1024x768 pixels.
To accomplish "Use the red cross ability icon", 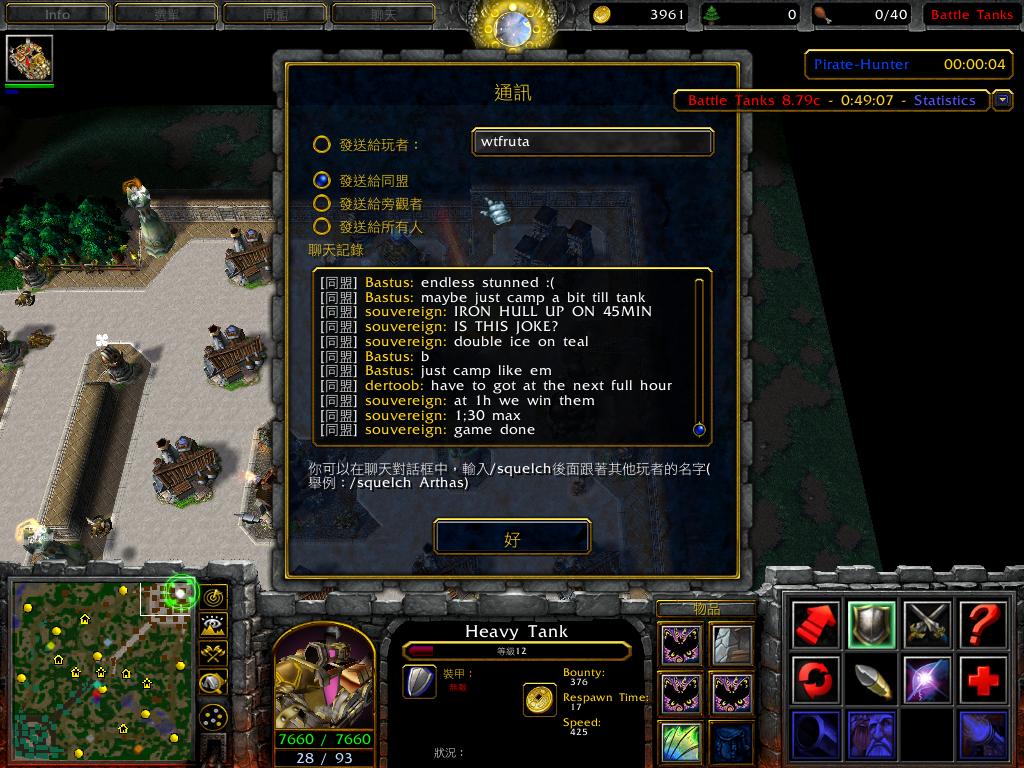I will tap(983, 681).
